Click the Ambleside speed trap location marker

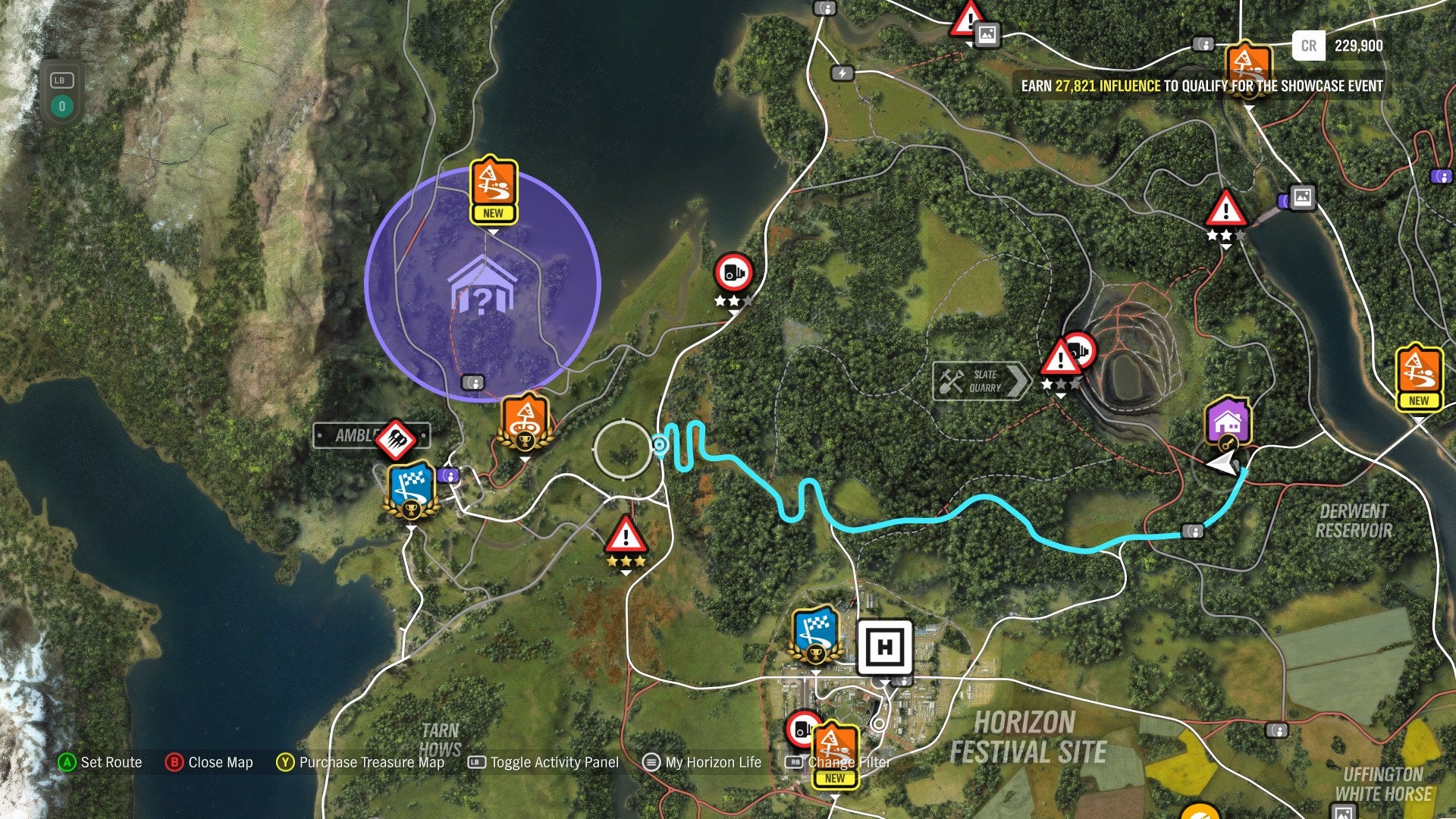pos(397,435)
